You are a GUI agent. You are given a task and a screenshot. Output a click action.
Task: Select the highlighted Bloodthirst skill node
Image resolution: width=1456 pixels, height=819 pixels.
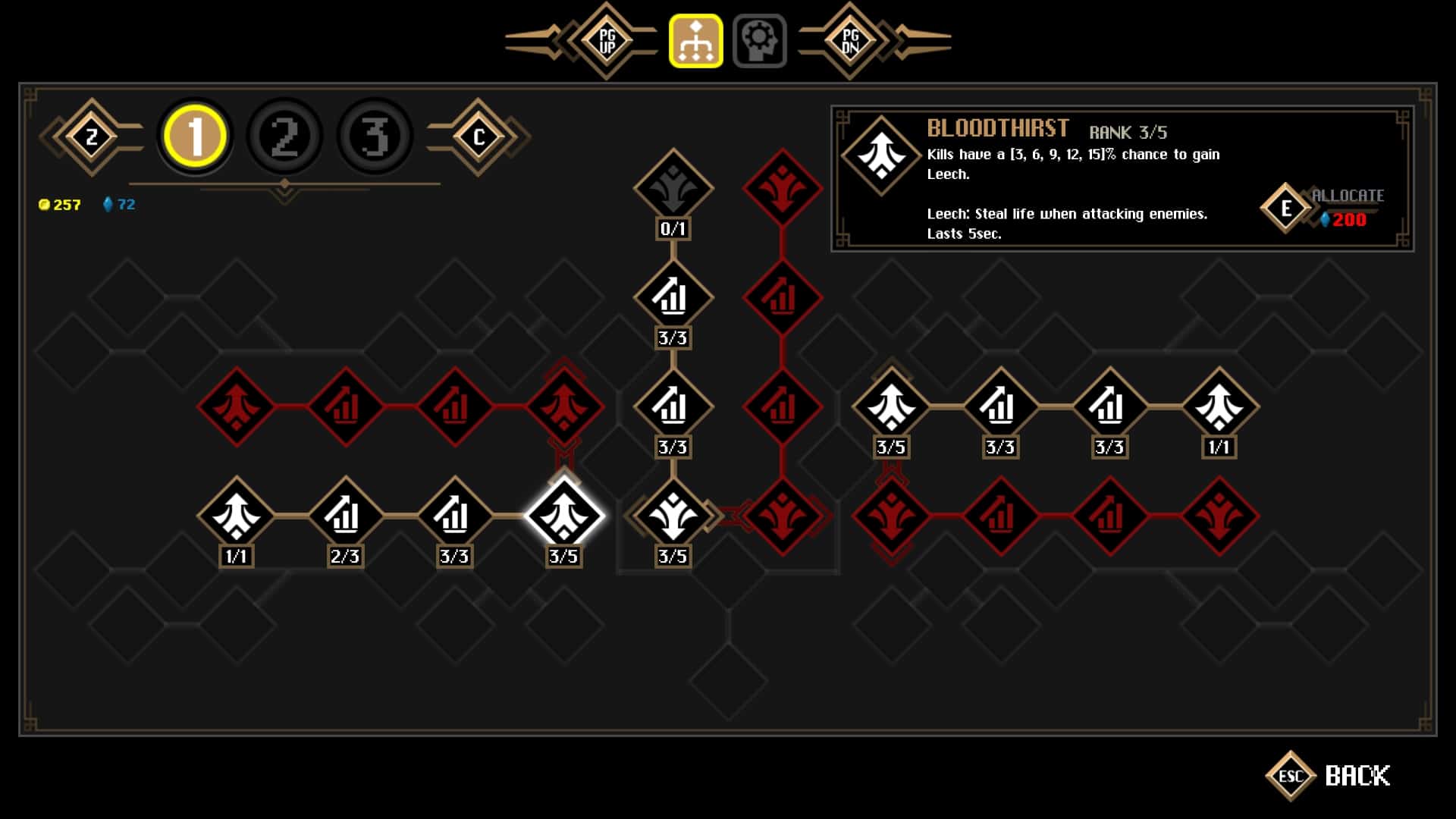(563, 516)
